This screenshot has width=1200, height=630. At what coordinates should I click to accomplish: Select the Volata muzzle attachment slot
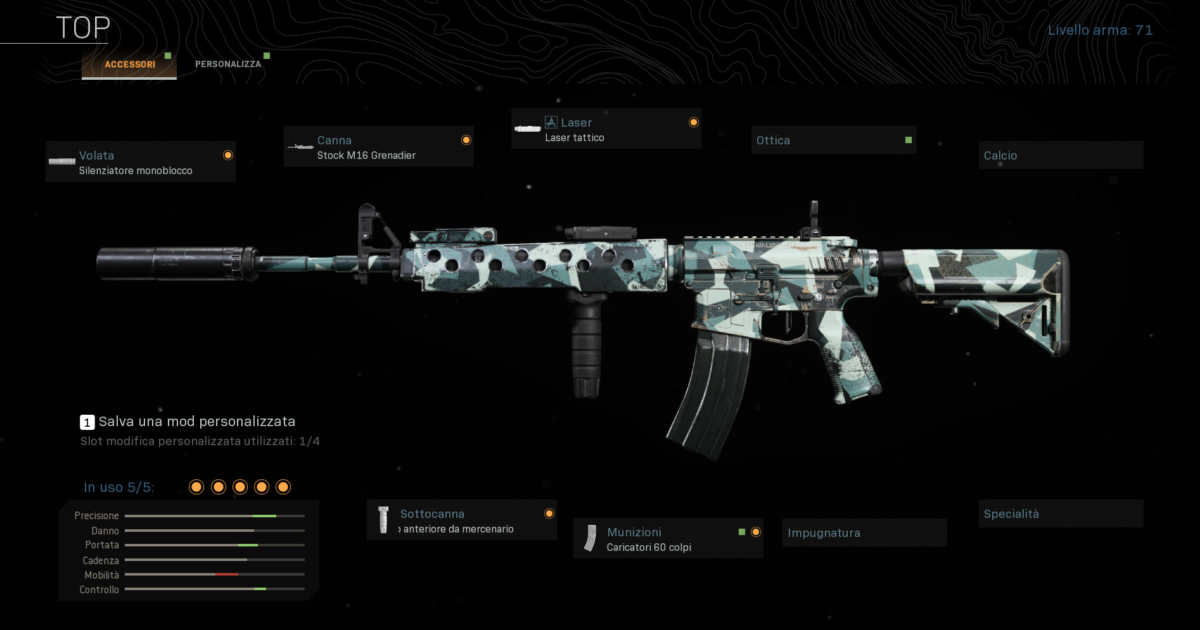(x=141, y=162)
